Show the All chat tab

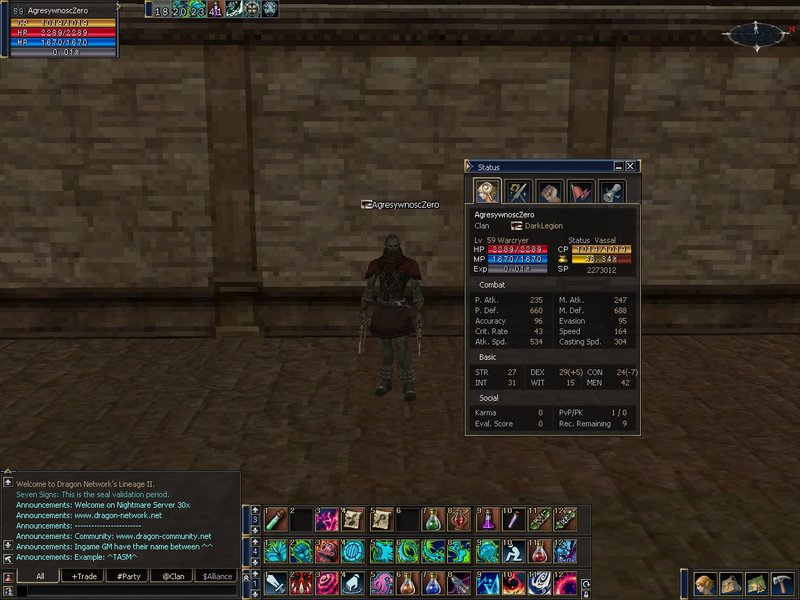click(x=39, y=576)
